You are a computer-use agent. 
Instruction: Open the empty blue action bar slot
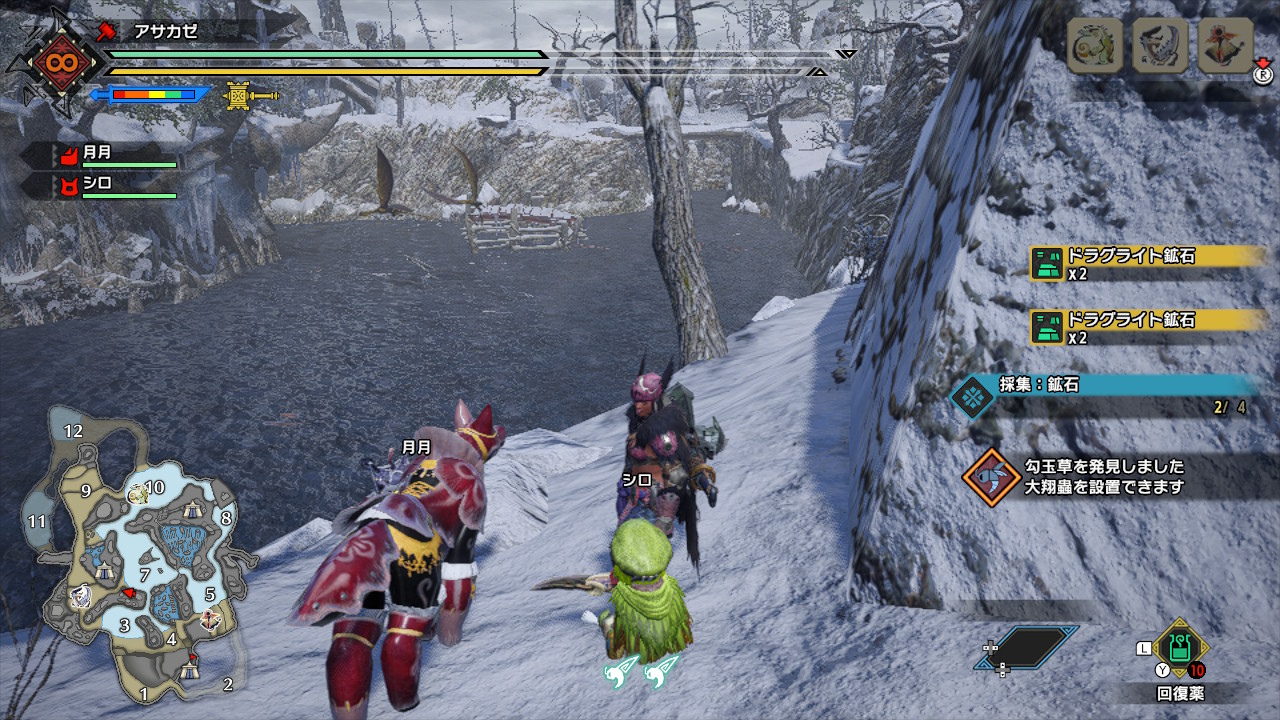tap(1027, 647)
